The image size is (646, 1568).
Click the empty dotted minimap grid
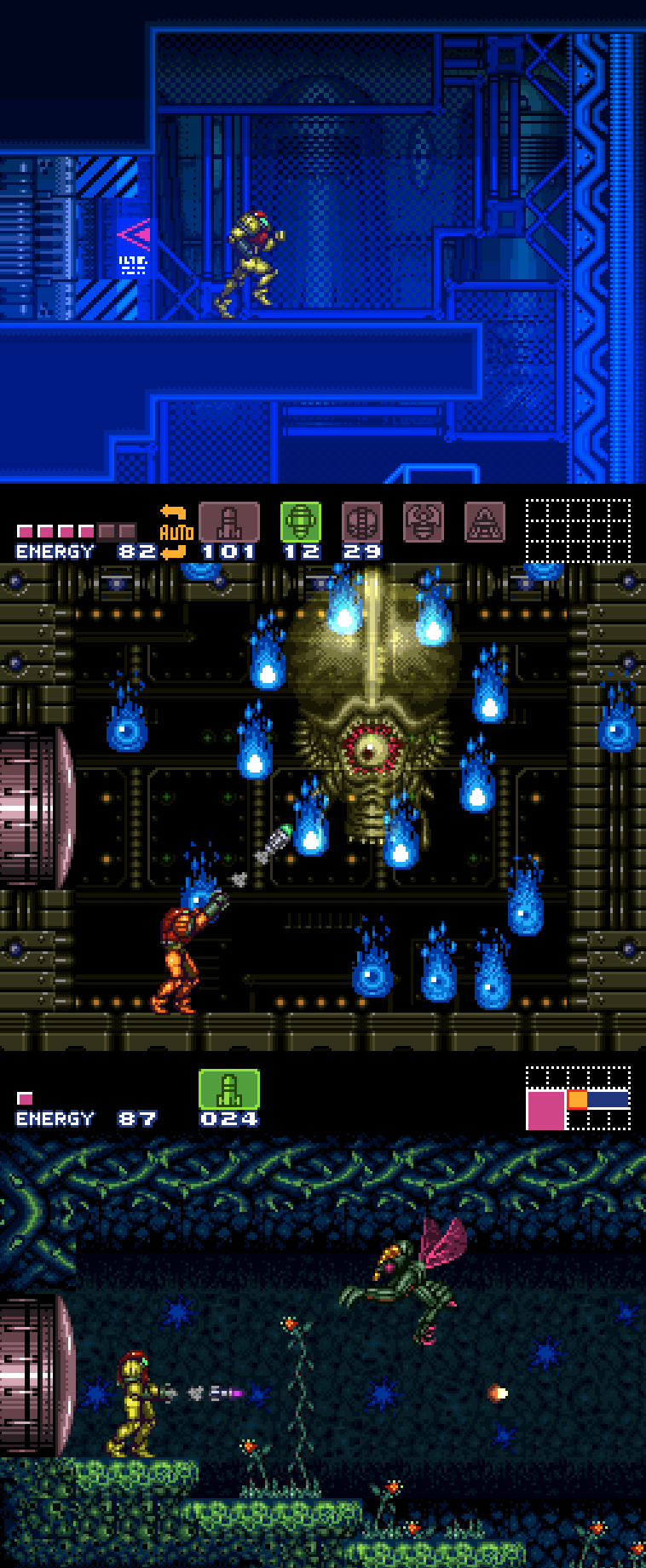[578, 531]
